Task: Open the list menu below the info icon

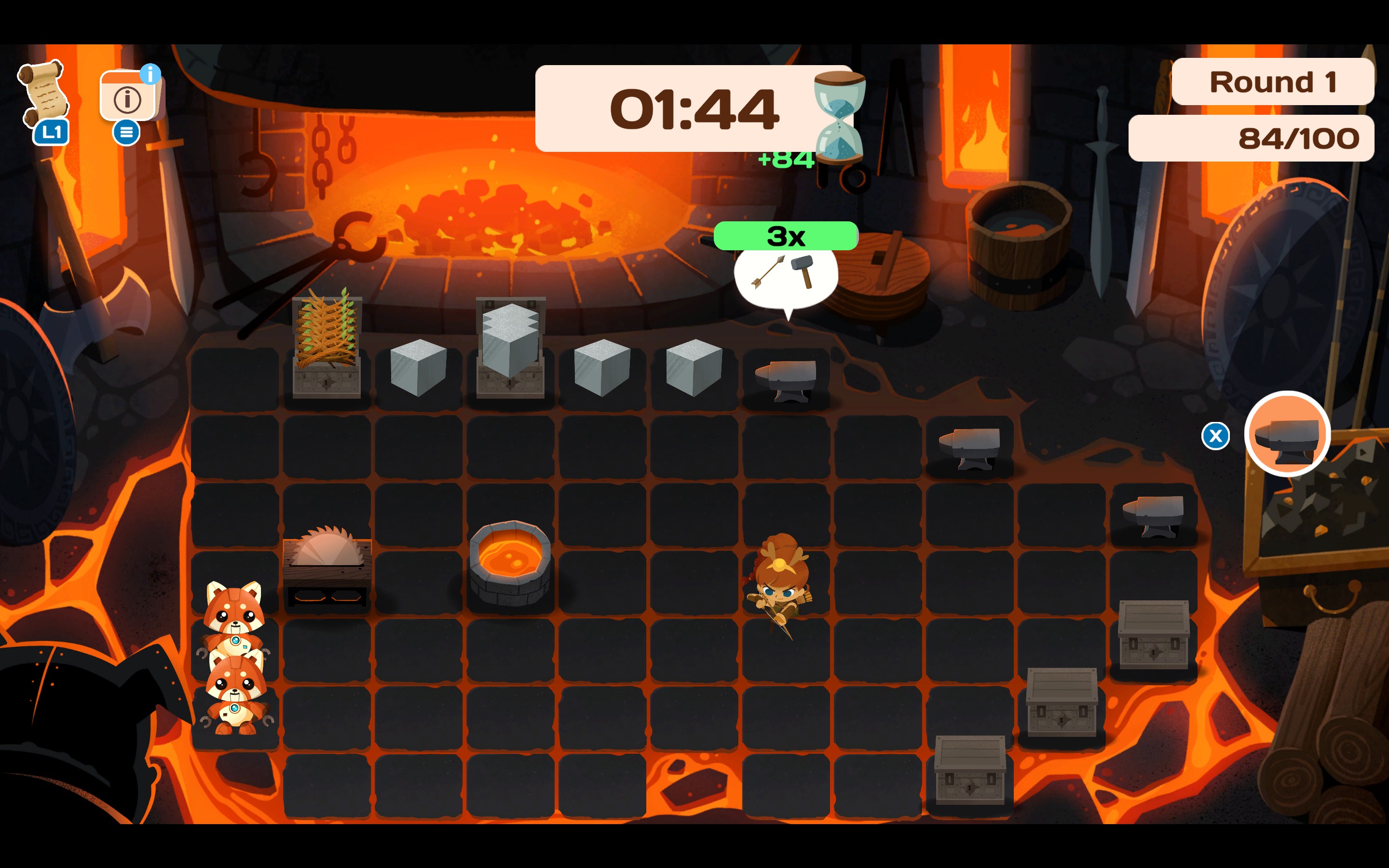Action: pos(127,133)
